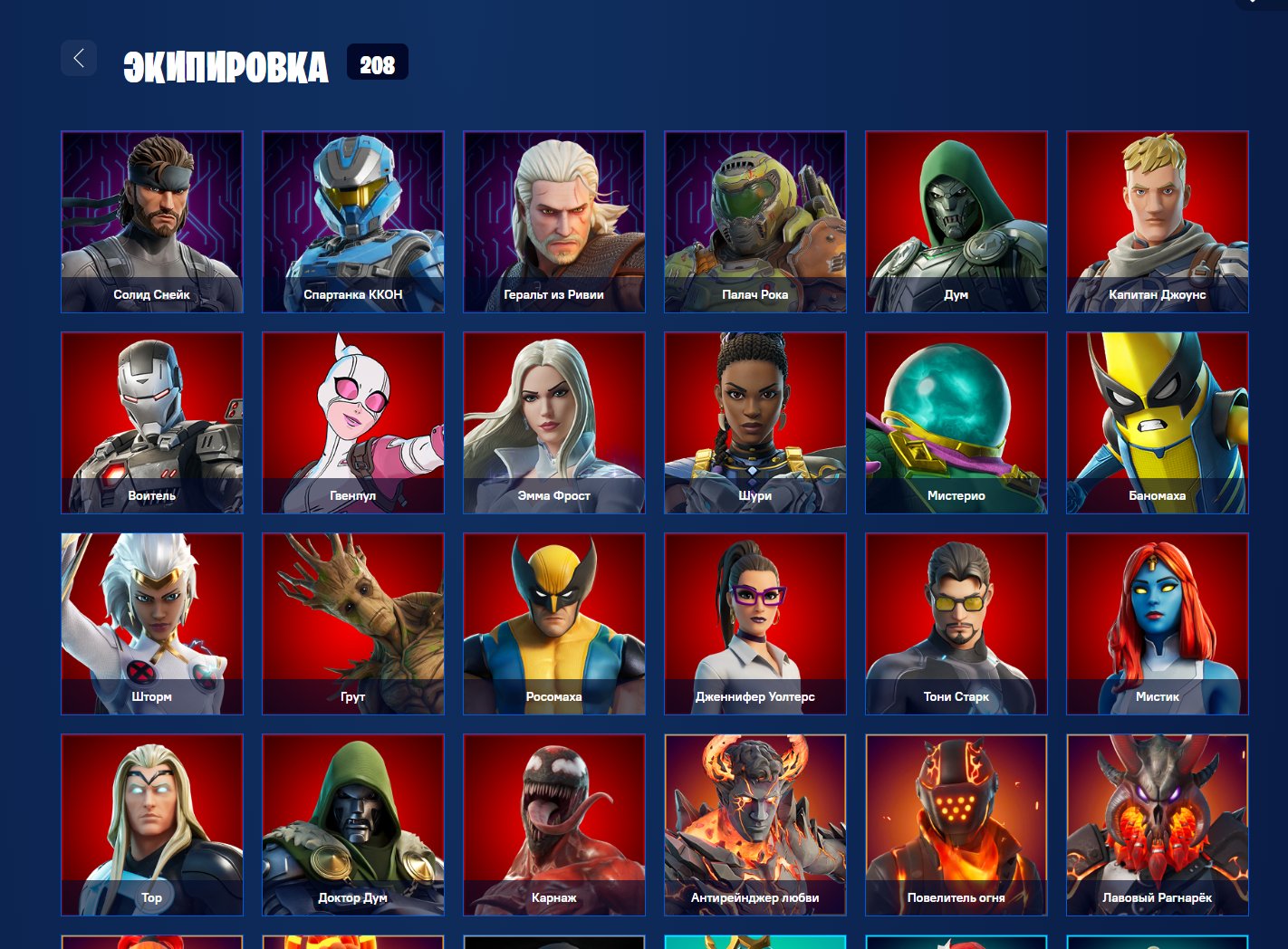Open the Мистерио skin
The image size is (1288, 949).
pyautogui.click(x=956, y=423)
